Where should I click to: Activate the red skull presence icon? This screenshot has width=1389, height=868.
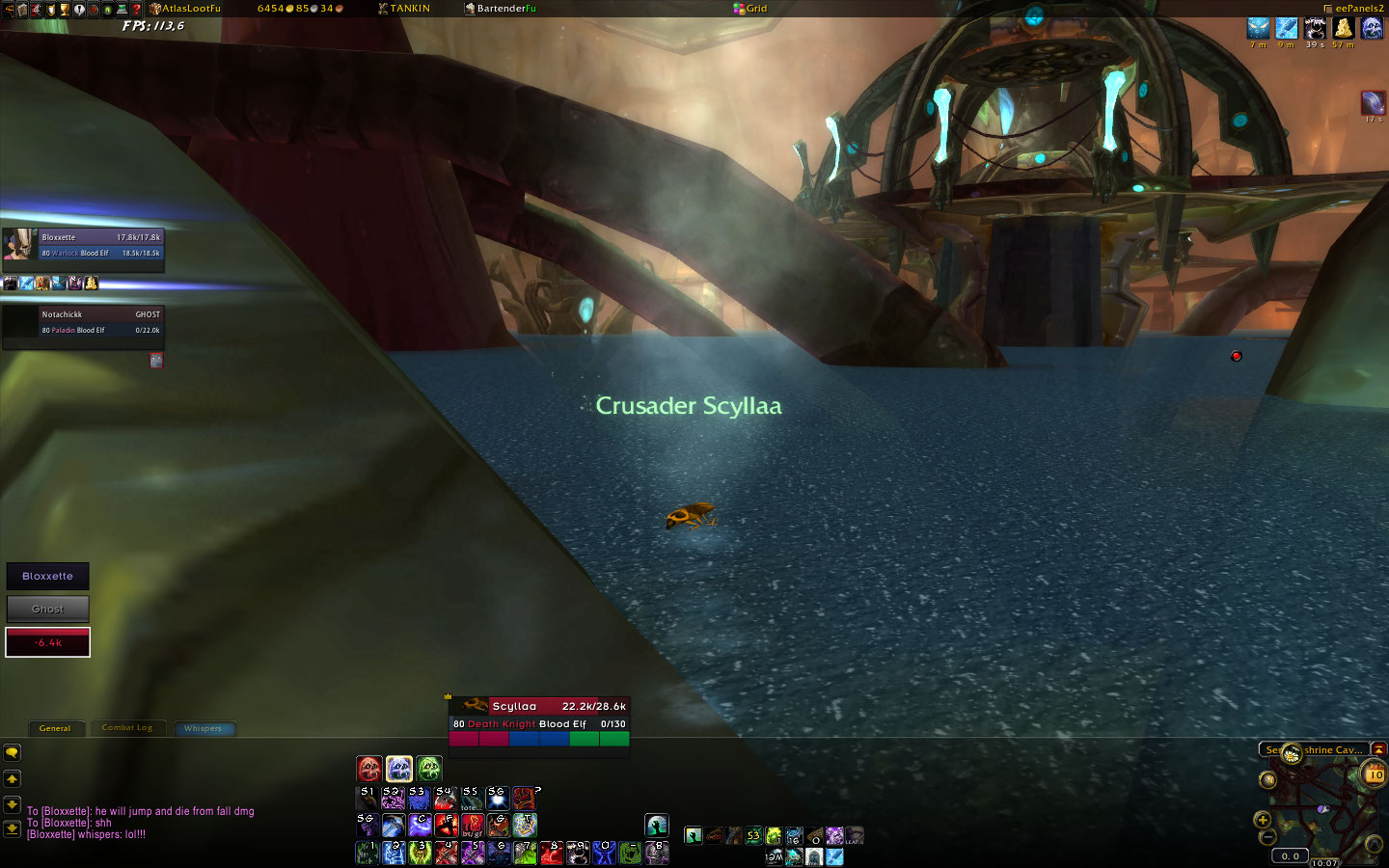pos(369,769)
